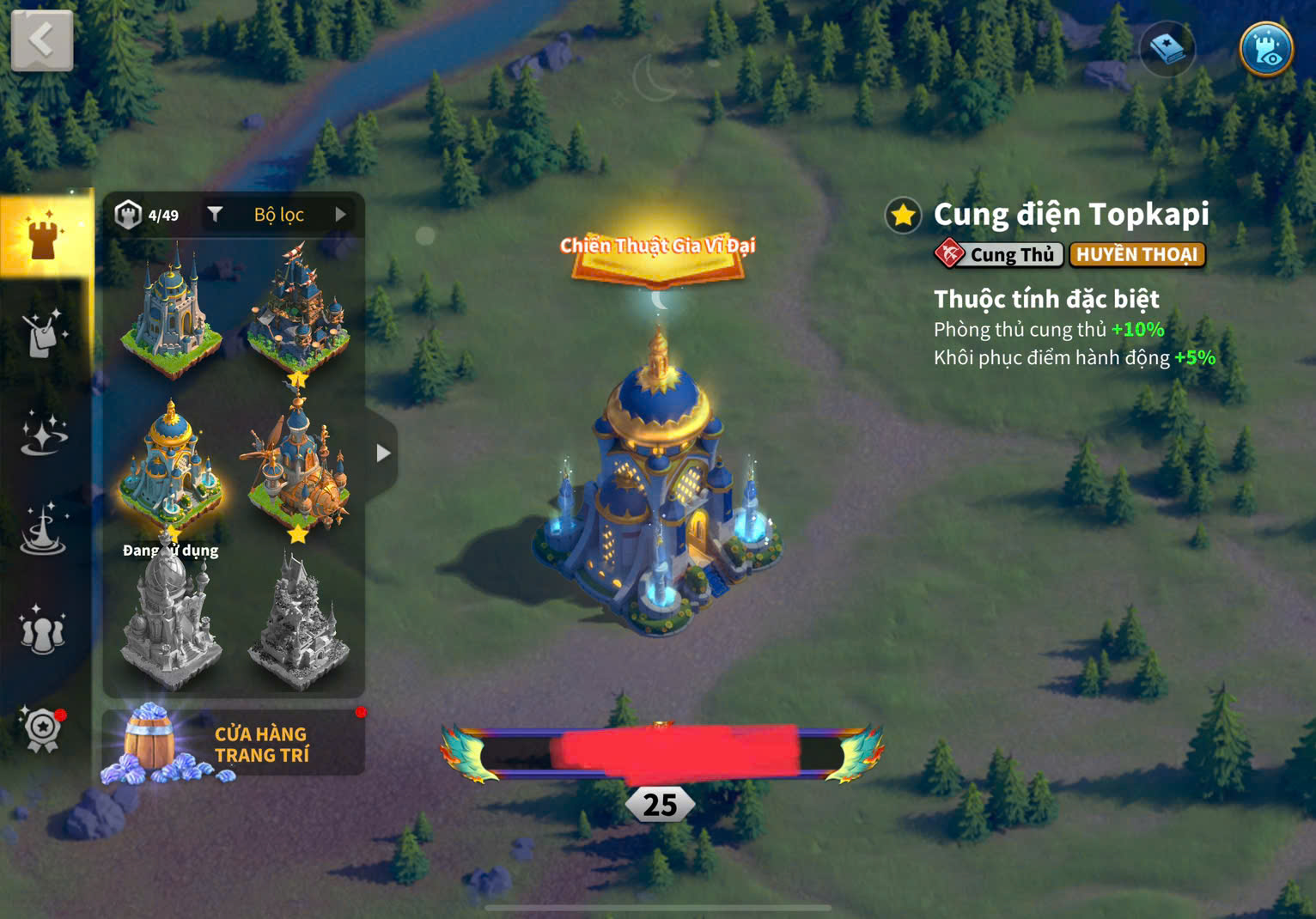Toggle the favorite star beside Cung điện Topkapi
This screenshot has height=919, width=1316.
click(903, 216)
